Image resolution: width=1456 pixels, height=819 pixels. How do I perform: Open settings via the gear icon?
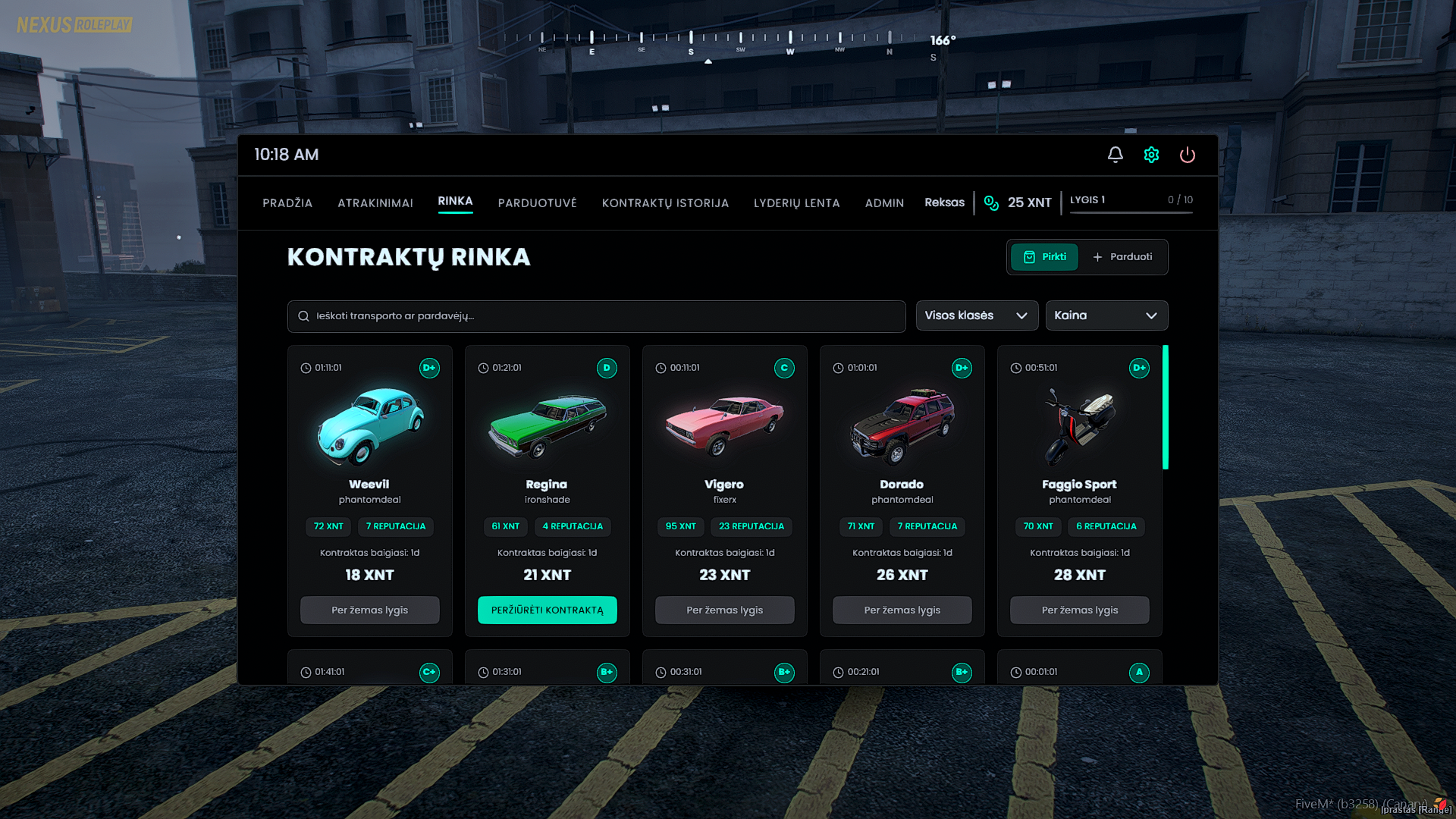pyautogui.click(x=1151, y=155)
